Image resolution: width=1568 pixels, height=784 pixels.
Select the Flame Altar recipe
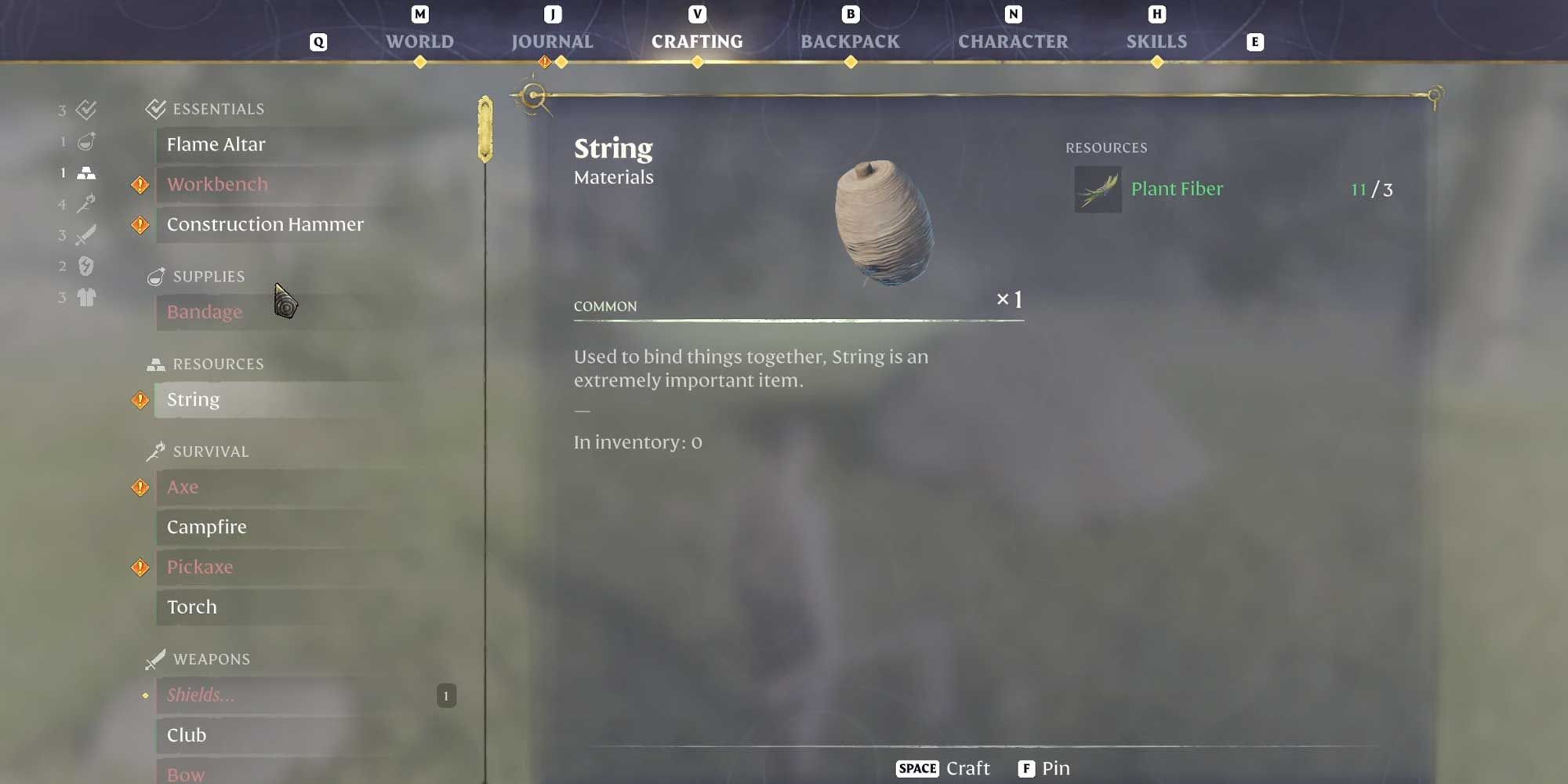216,144
